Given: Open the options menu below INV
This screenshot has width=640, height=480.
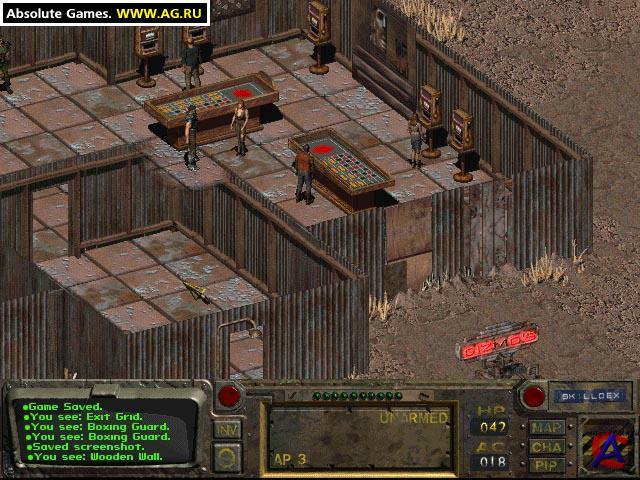Looking at the screenshot, I should 227,455.
